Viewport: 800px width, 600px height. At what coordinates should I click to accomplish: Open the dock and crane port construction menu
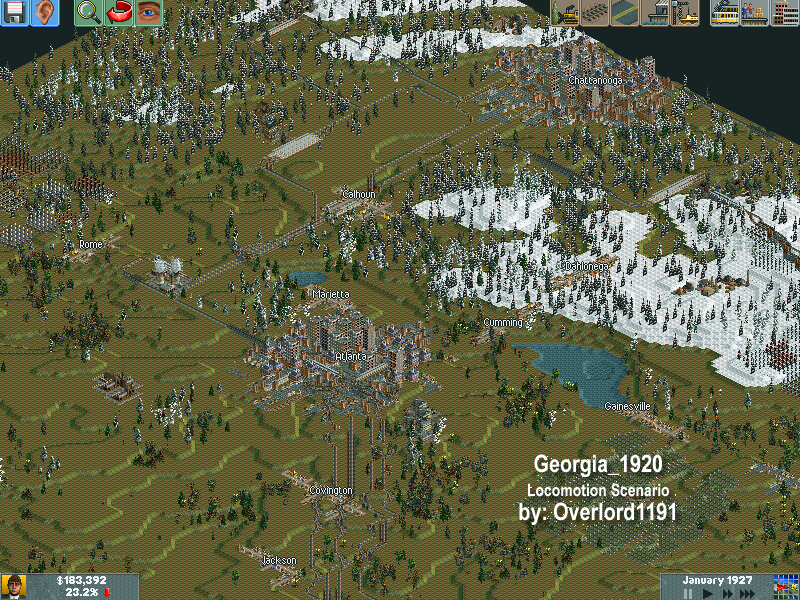(x=685, y=13)
